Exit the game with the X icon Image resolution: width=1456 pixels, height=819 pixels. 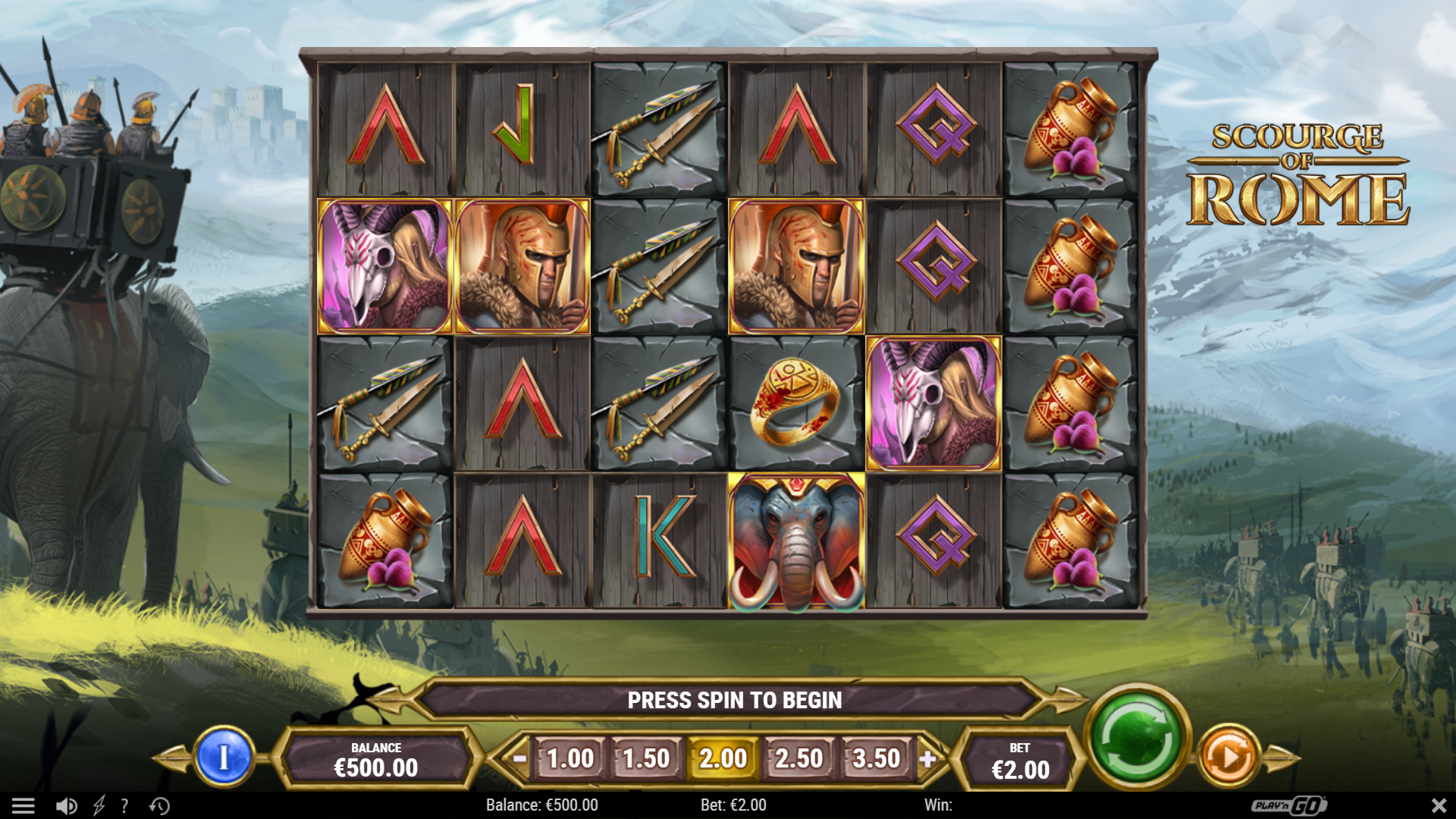1440,805
